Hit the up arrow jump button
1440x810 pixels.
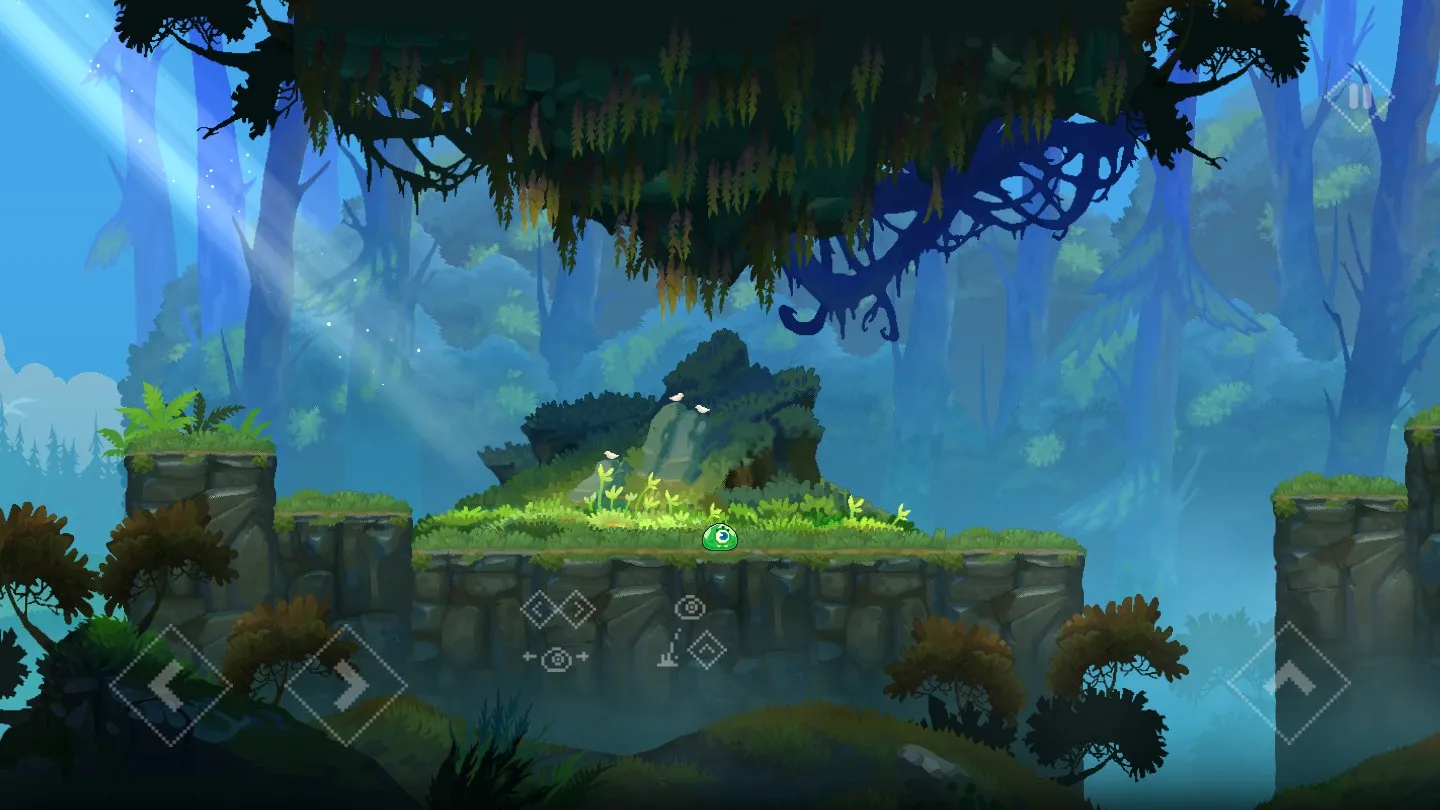click(1288, 683)
